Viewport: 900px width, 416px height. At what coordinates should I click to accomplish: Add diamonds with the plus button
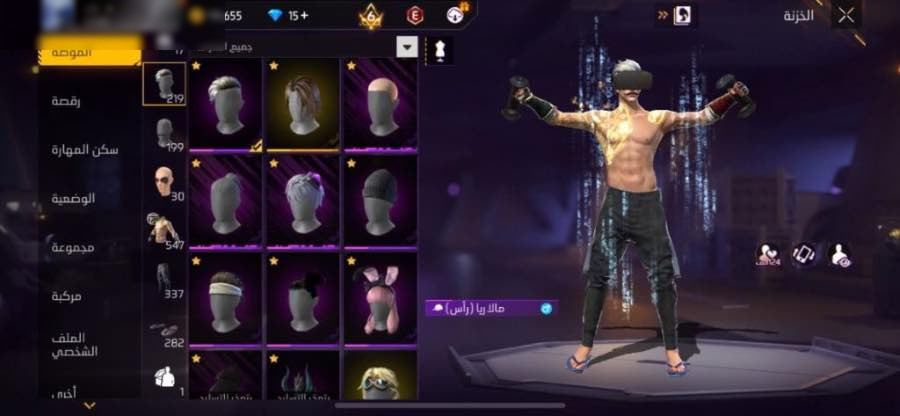(x=305, y=15)
